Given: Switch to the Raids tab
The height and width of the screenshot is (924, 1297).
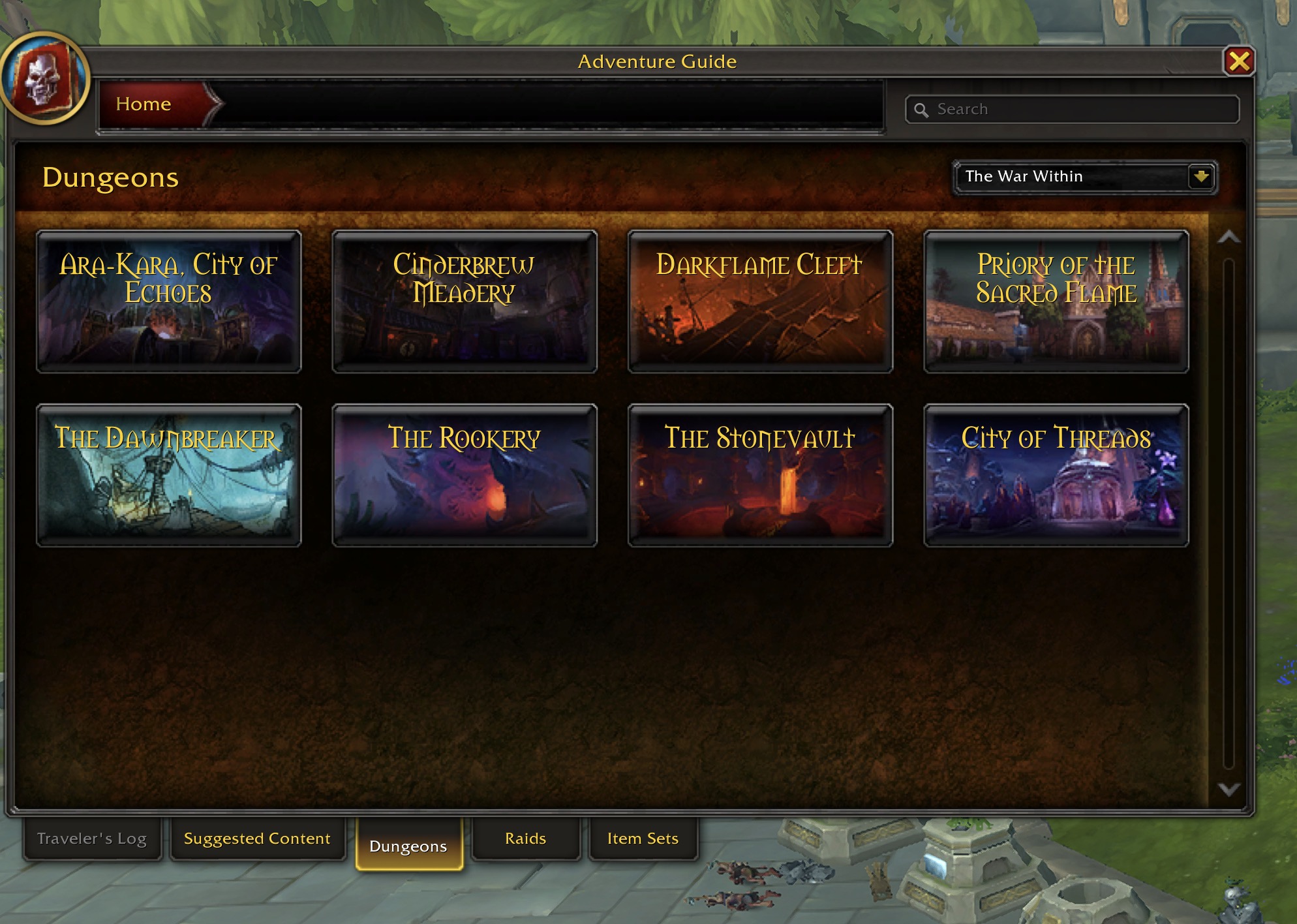Looking at the screenshot, I should point(525,839).
